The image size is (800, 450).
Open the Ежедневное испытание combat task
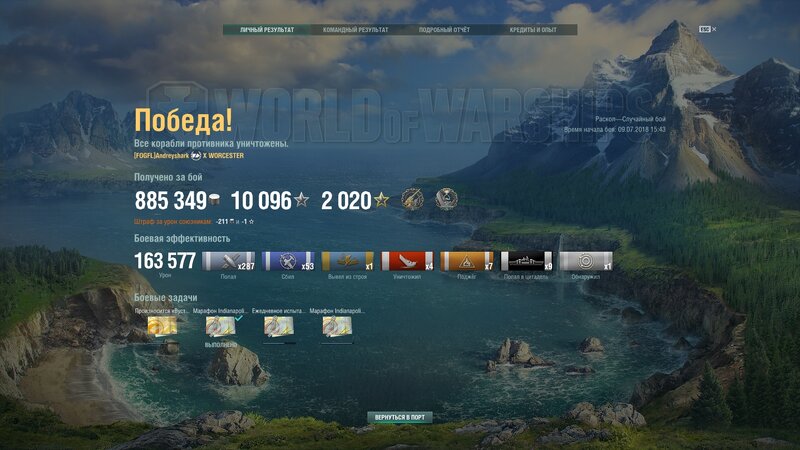(x=279, y=325)
